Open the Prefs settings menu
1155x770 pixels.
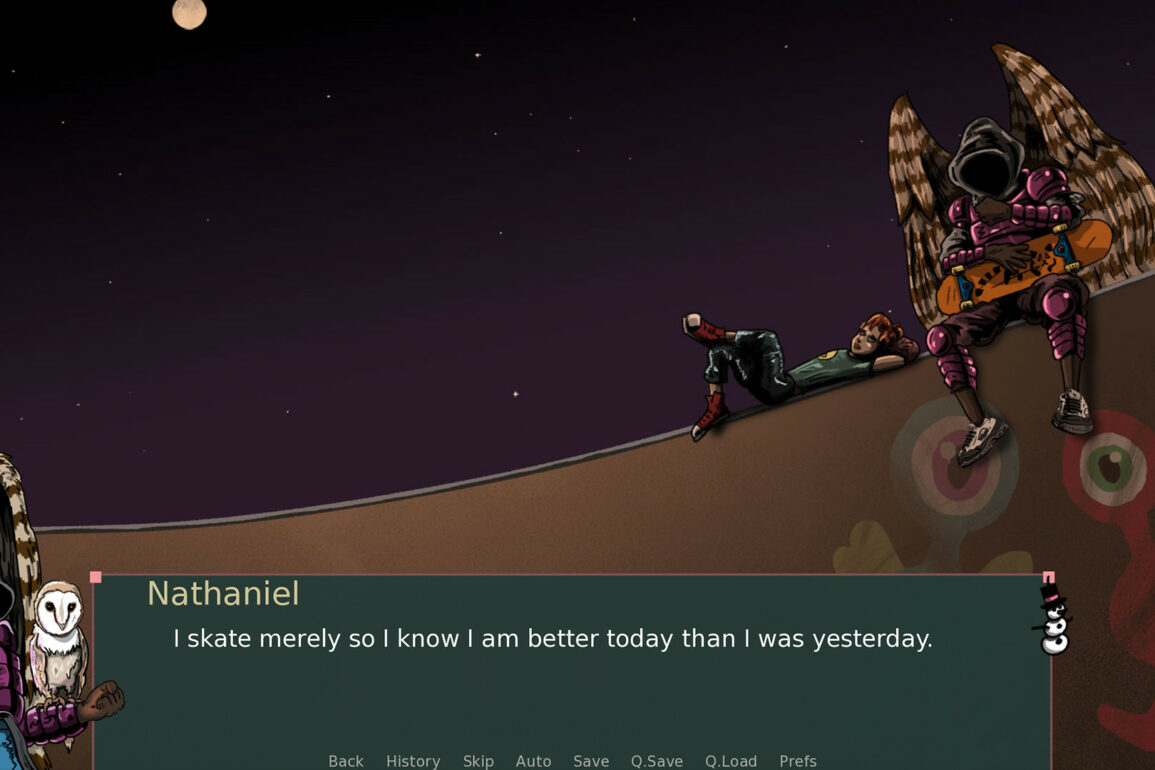(797, 761)
